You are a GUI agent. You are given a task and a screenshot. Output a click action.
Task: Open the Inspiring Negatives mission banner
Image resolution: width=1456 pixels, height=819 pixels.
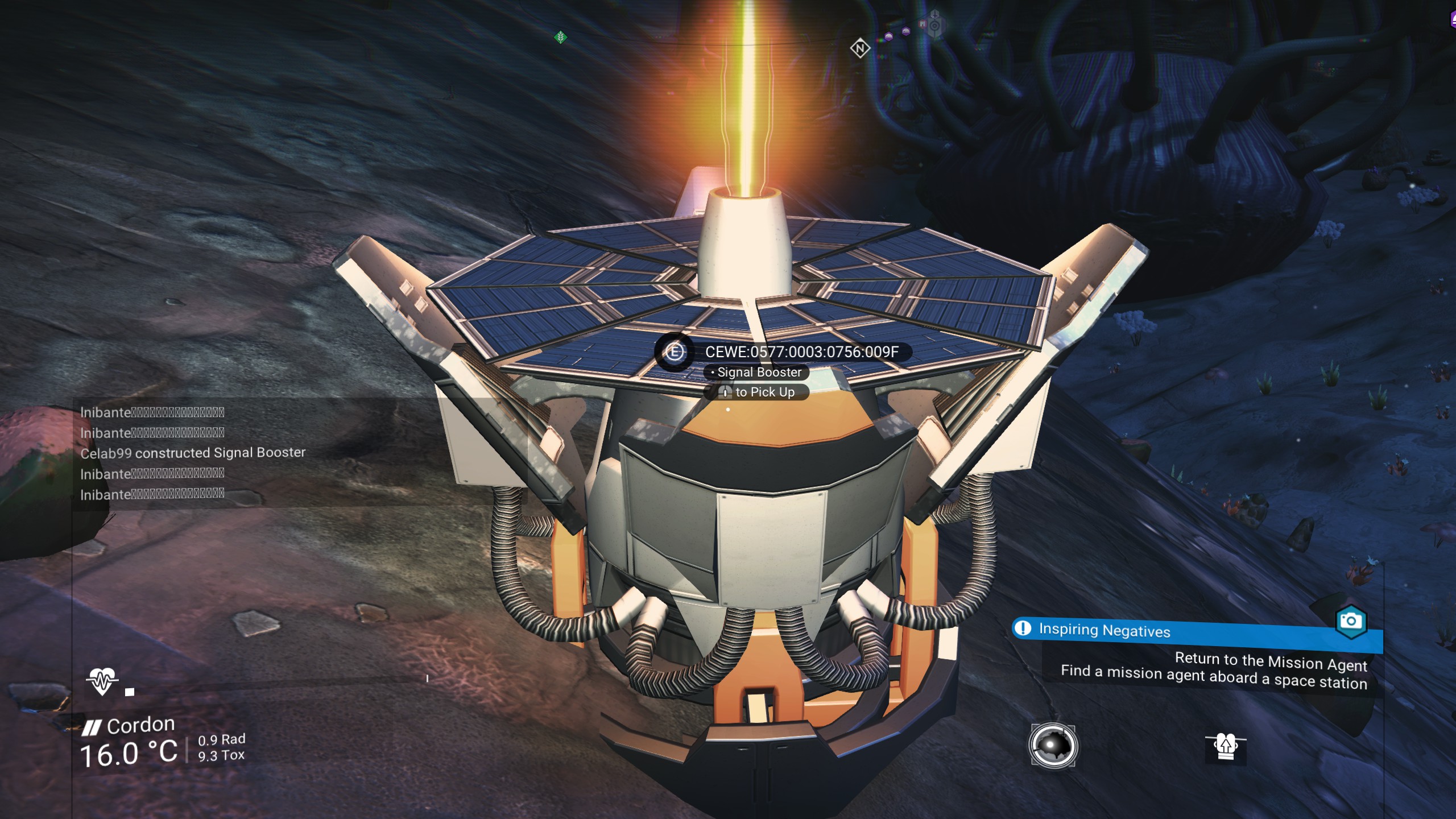(1105, 630)
